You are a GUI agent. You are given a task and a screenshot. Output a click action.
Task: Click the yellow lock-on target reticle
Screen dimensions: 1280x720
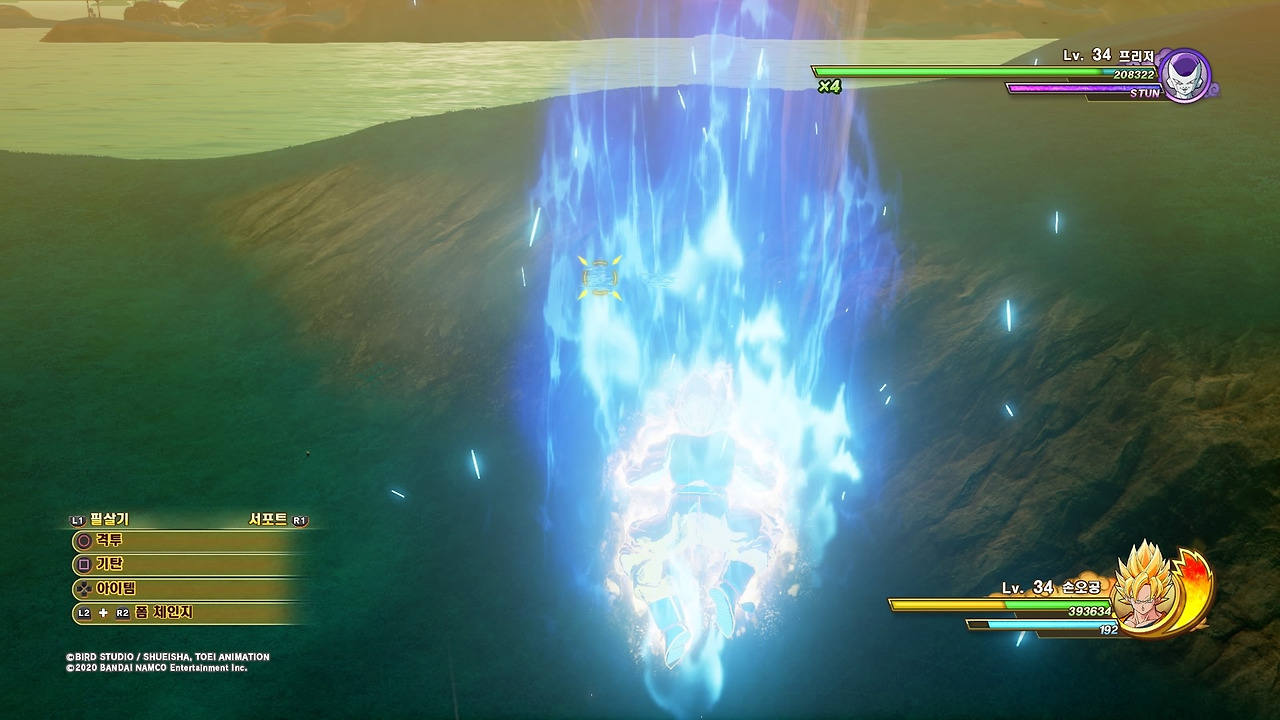599,277
